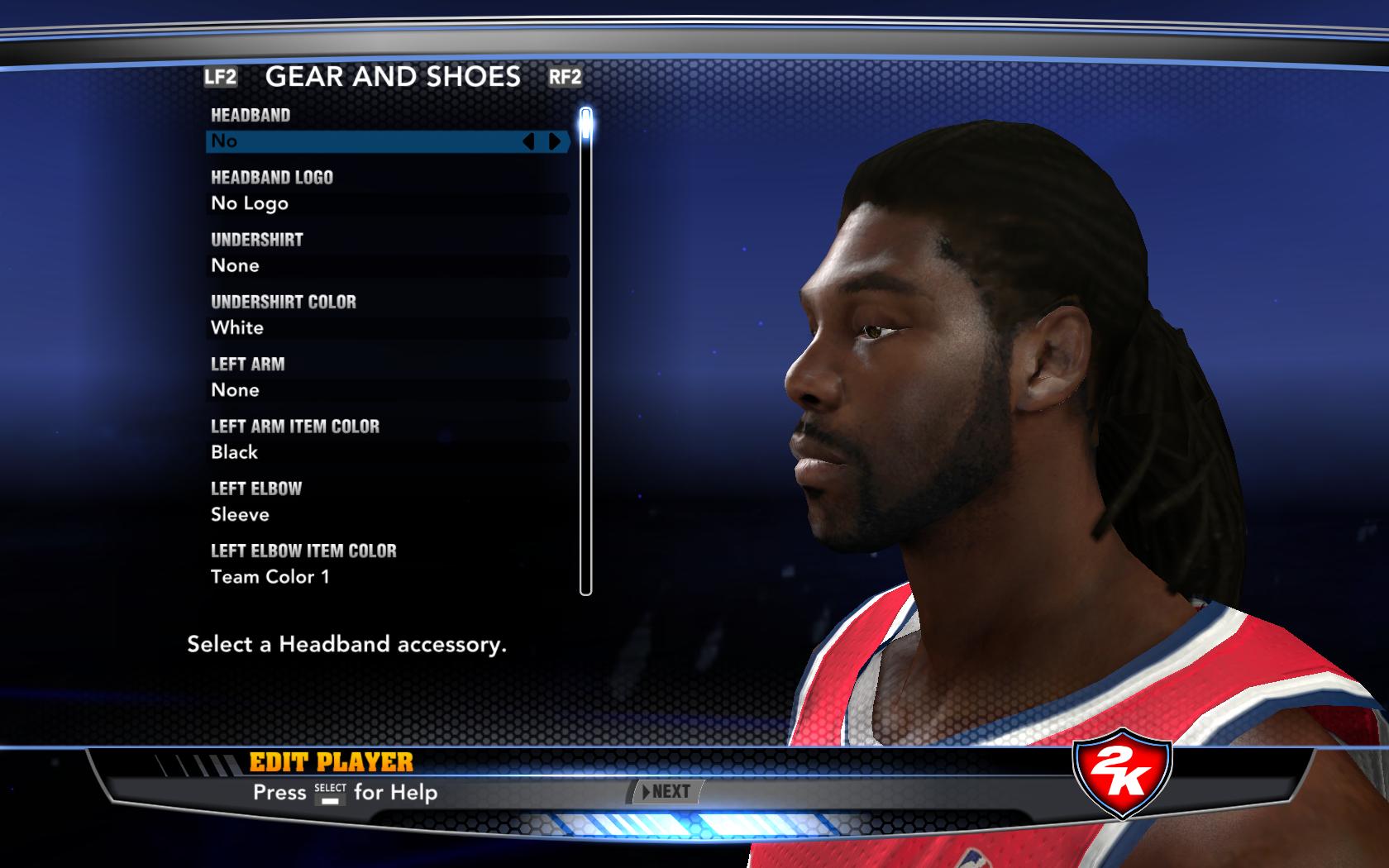This screenshot has height=868, width=1389.
Task: Click the left arrow on Headband
Action: (x=529, y=141)
